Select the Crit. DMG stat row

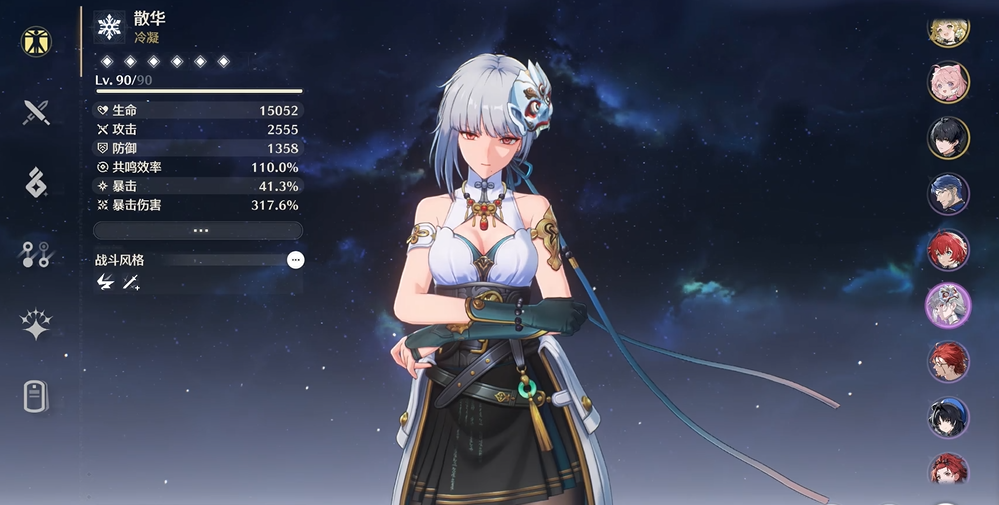[198, 205]
